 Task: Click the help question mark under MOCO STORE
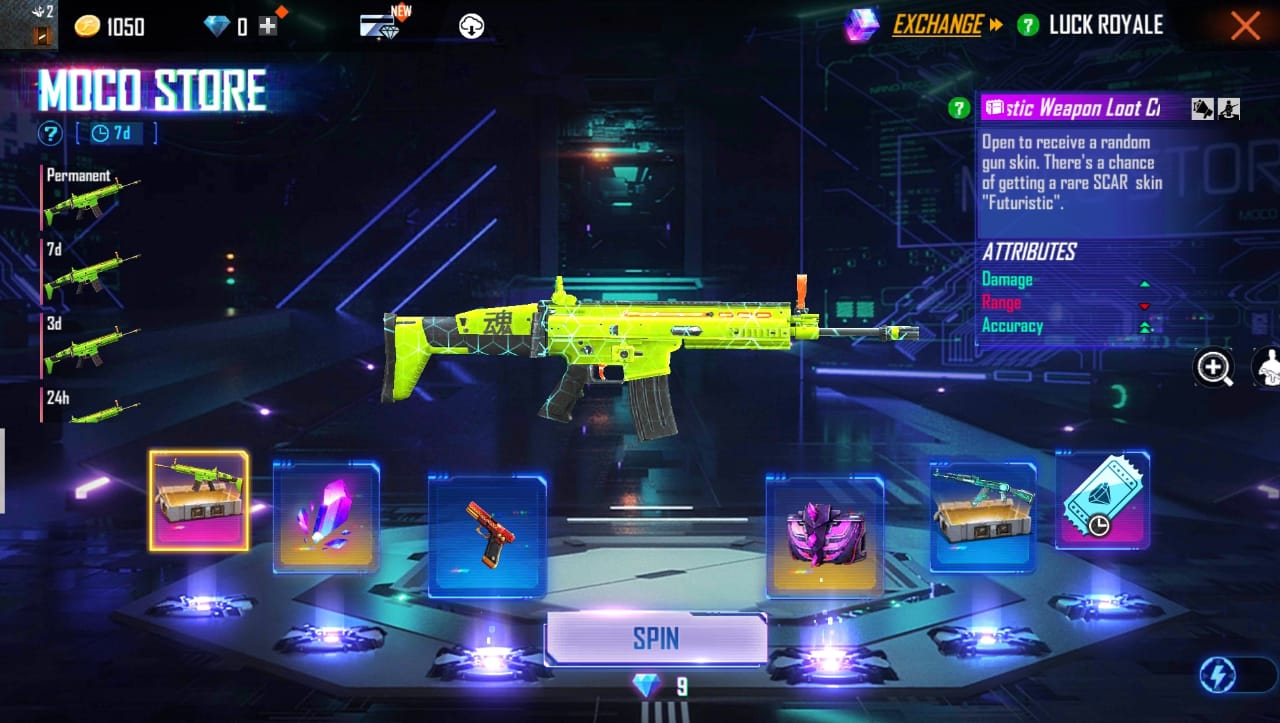point(49,133)
